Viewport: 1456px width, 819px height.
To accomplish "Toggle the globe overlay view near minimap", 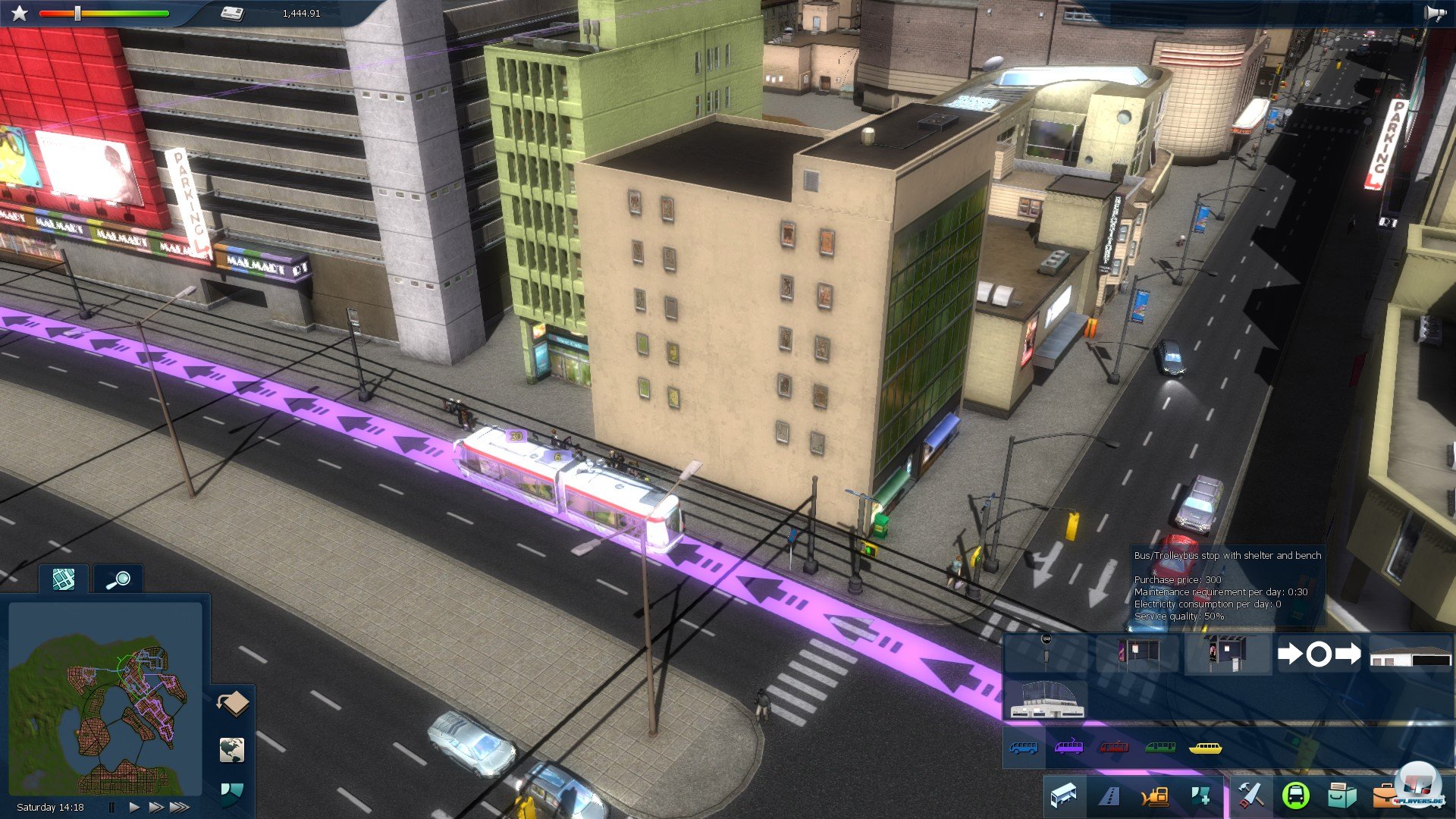I will [231, 751].
